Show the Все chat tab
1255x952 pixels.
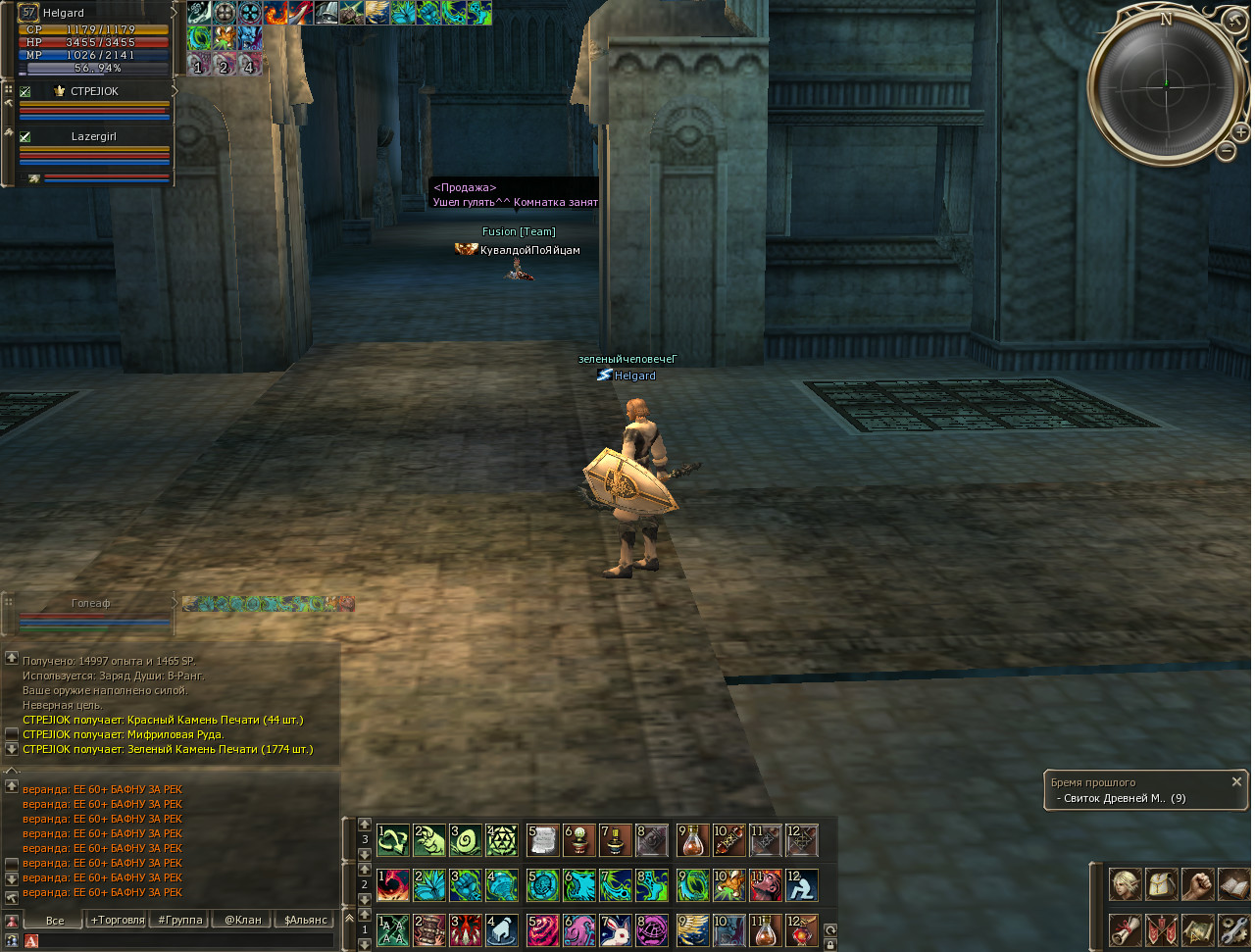pos(55,921)
